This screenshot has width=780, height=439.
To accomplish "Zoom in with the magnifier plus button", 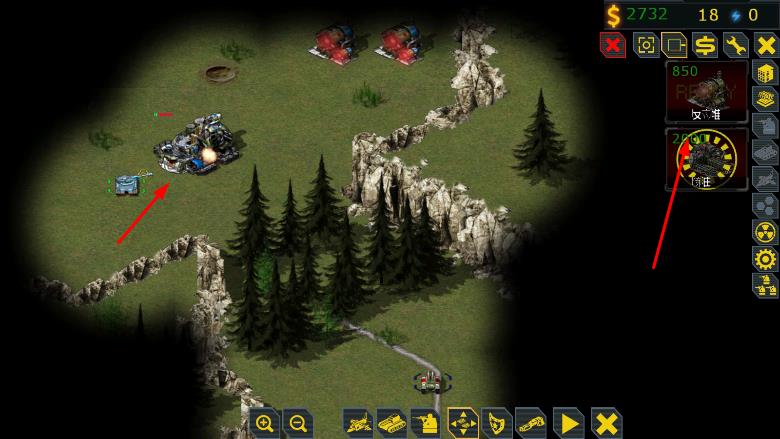I will coord(265,423).
